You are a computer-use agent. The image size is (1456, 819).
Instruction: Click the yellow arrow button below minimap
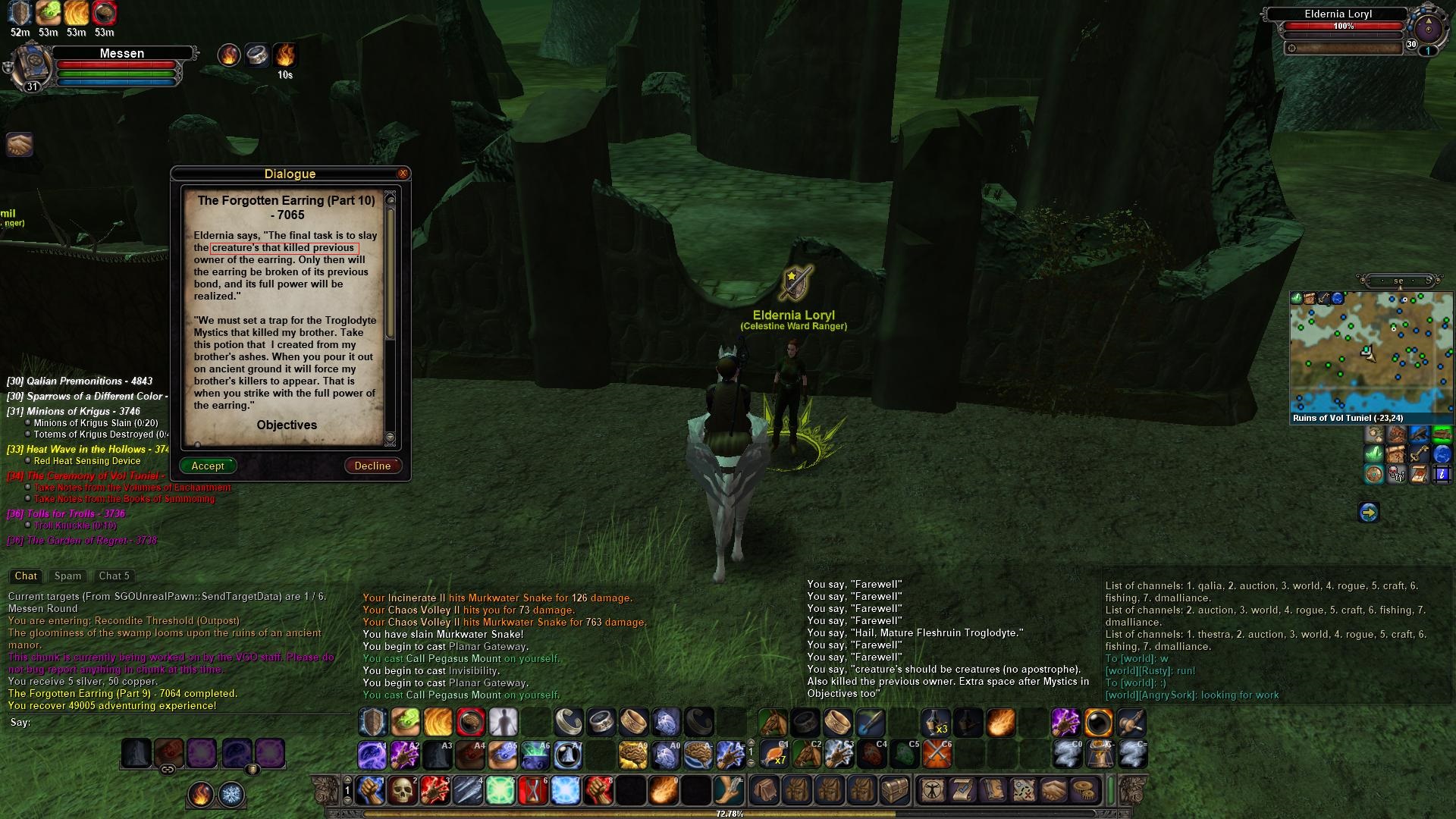(x=1368, y=513)
